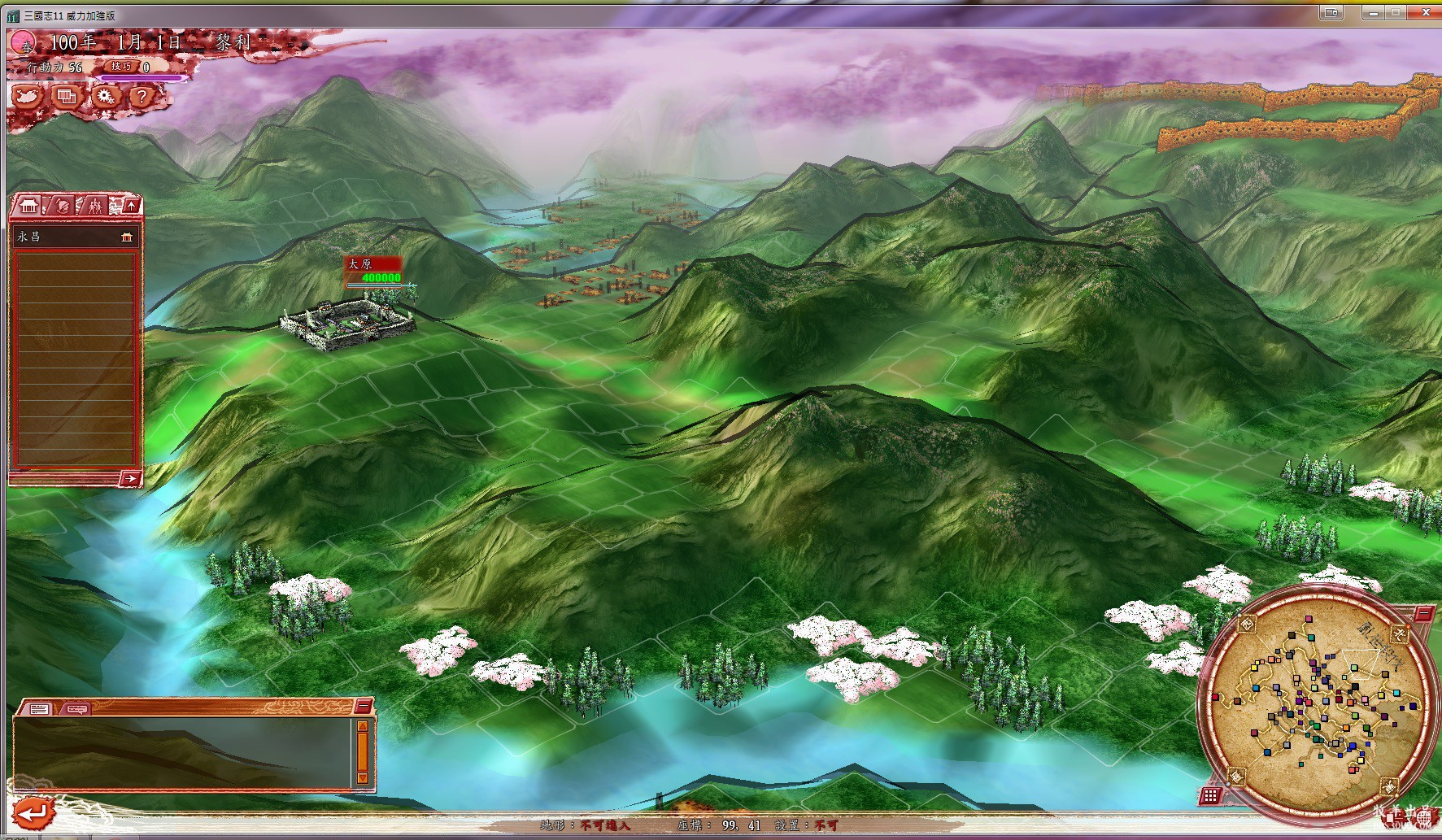Close the game window
1442x840 pixels.
point(1425,12)
